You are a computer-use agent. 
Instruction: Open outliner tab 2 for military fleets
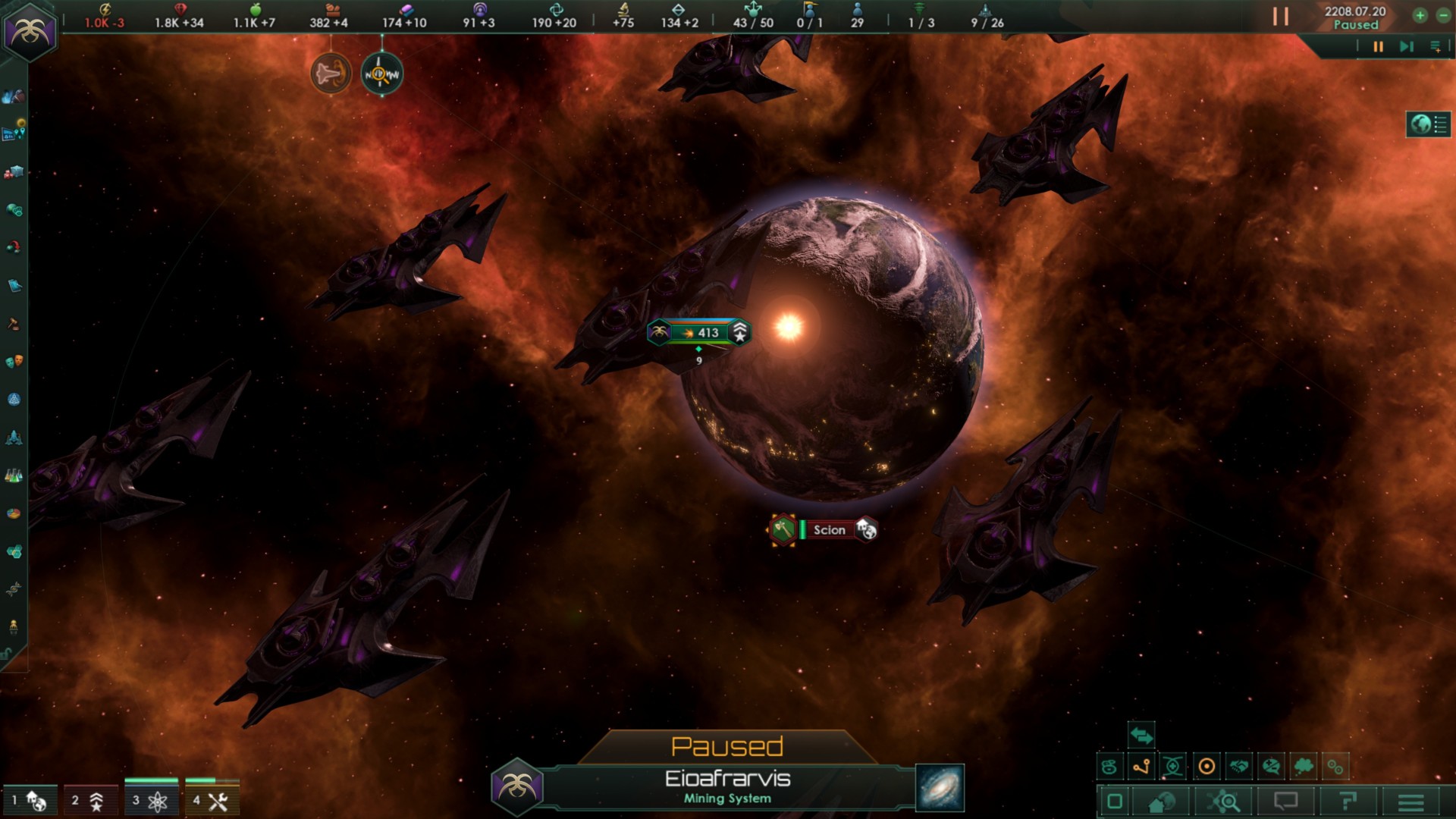91,800
